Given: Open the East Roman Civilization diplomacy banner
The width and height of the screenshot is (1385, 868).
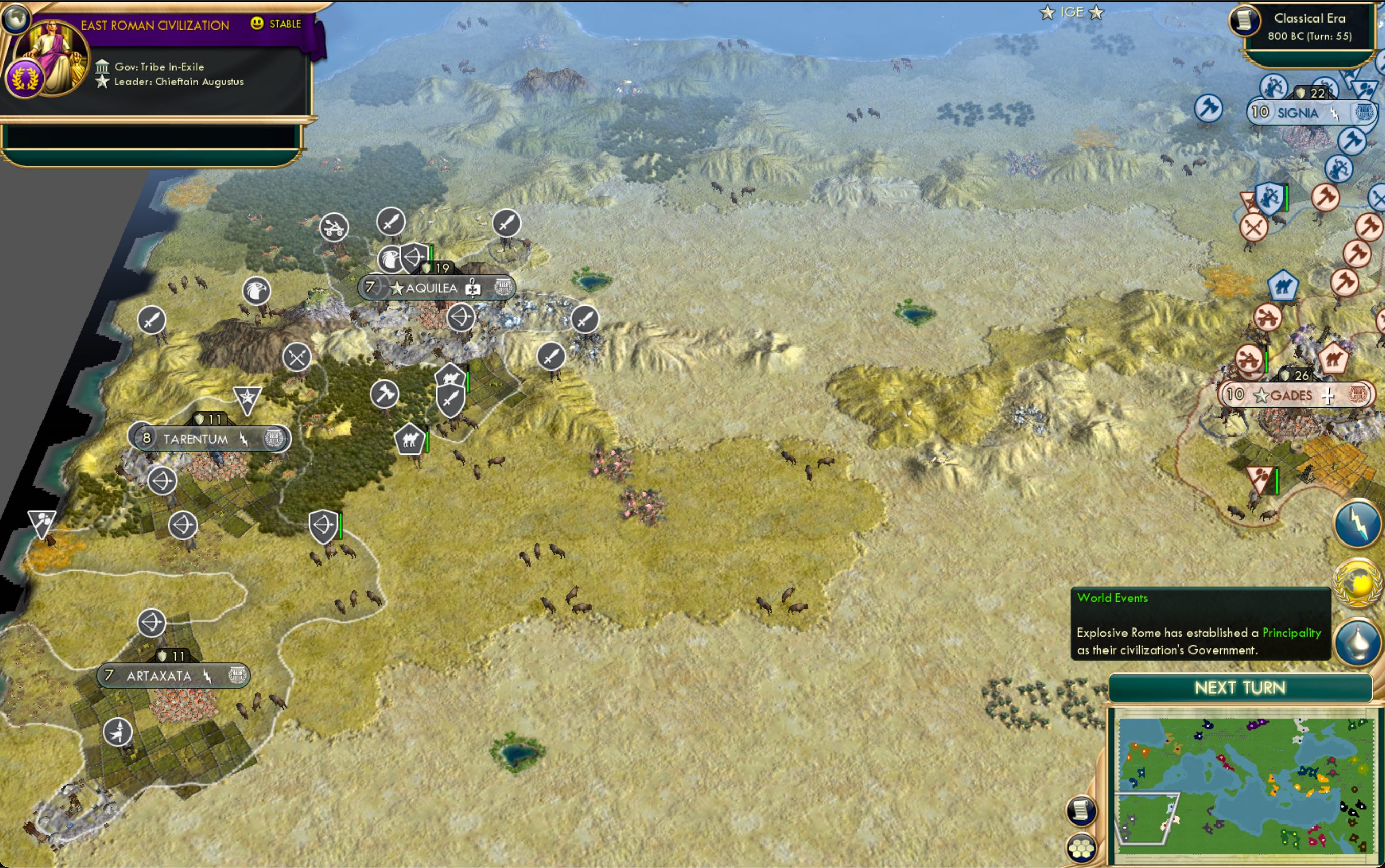Looking at the screenshot, I should pos(155,25).
